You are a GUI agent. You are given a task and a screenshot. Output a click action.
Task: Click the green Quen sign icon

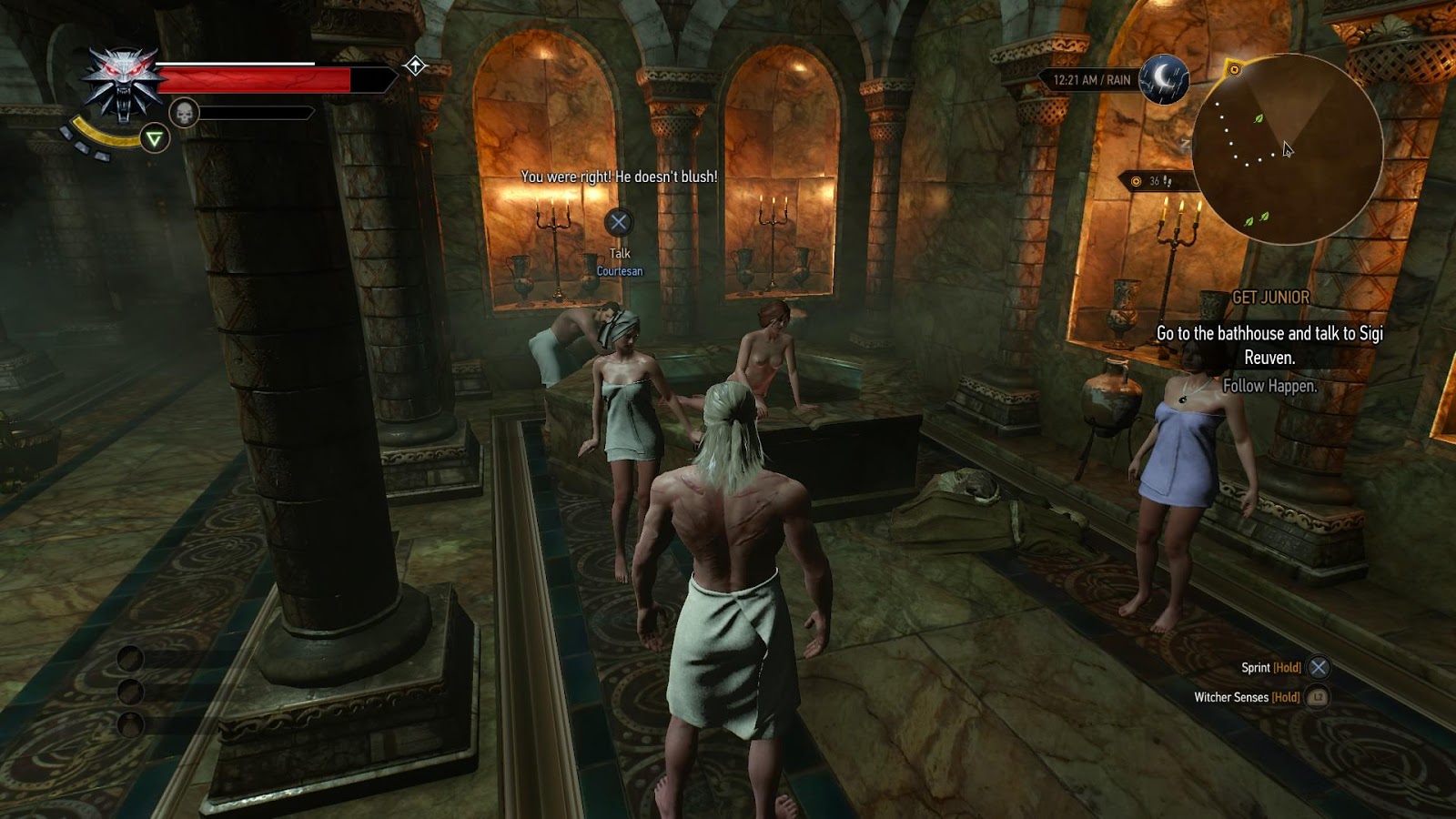[155, 138]
